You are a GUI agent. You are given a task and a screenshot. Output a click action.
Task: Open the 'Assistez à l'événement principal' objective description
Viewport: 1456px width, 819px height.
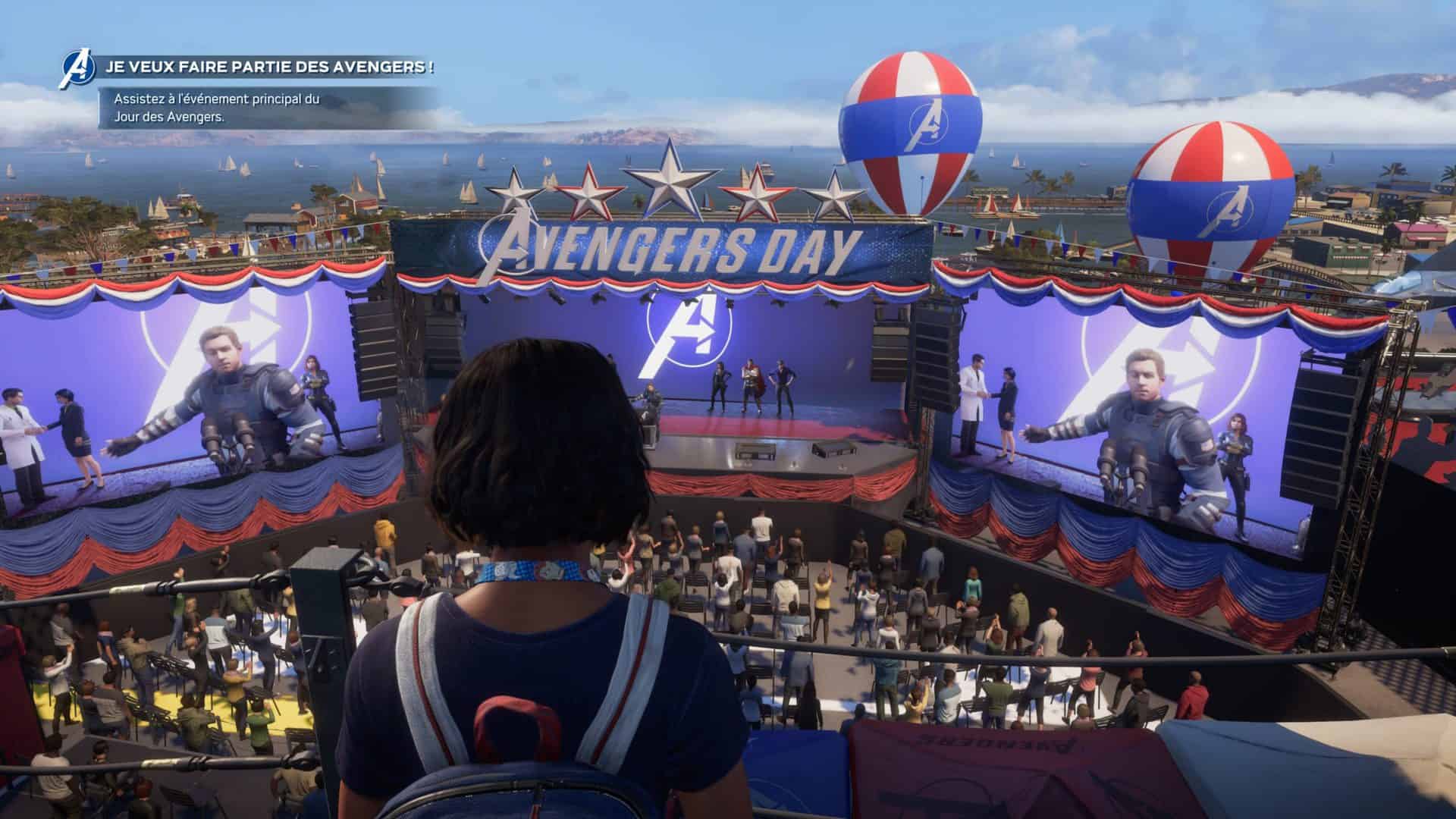[217, 108]
